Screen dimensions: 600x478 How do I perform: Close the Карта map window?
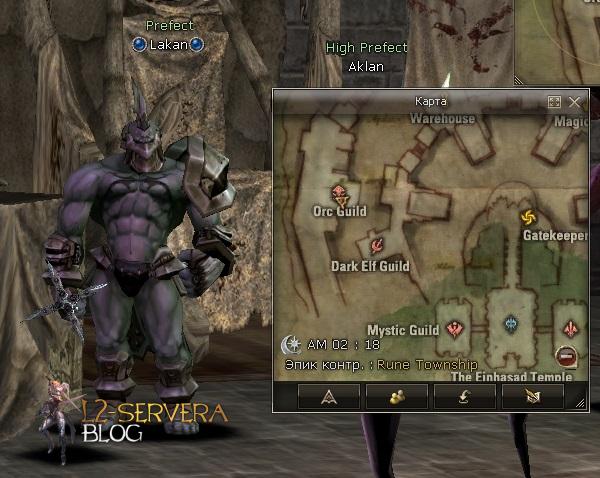pyautogui.click(x=574, y=102)
